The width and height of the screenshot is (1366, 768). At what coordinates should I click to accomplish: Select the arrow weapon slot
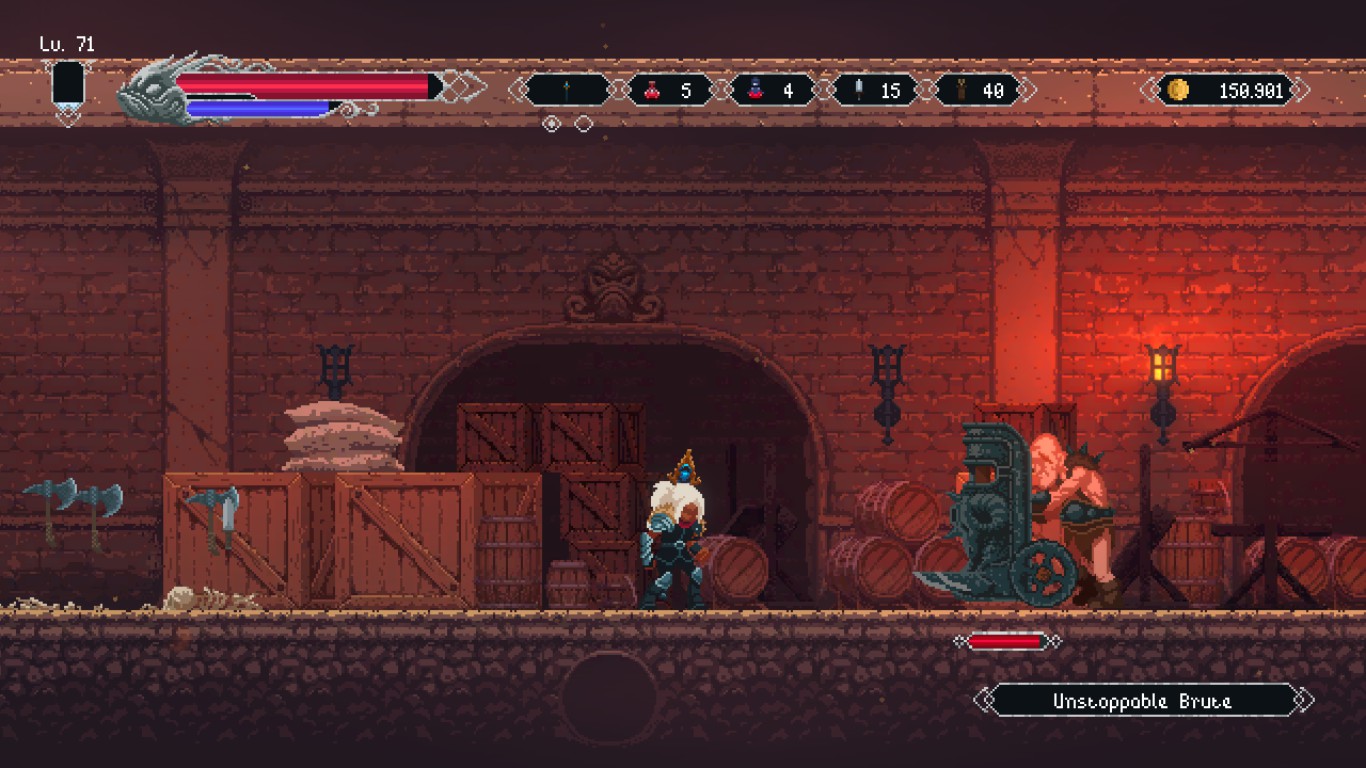point(567,91)
